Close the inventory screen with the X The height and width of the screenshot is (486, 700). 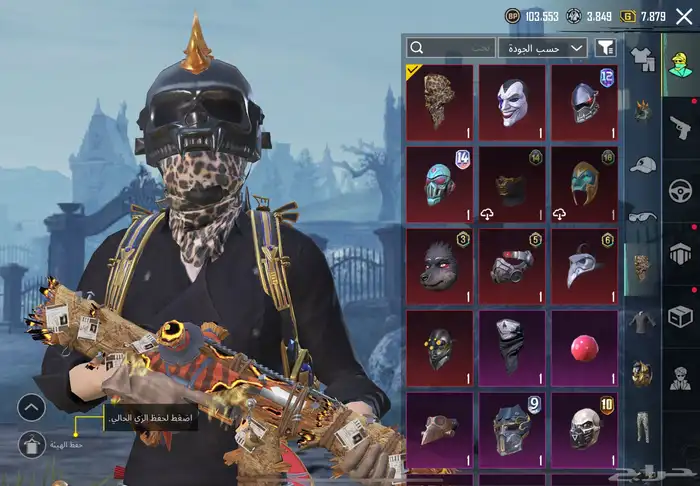point(683,16)
